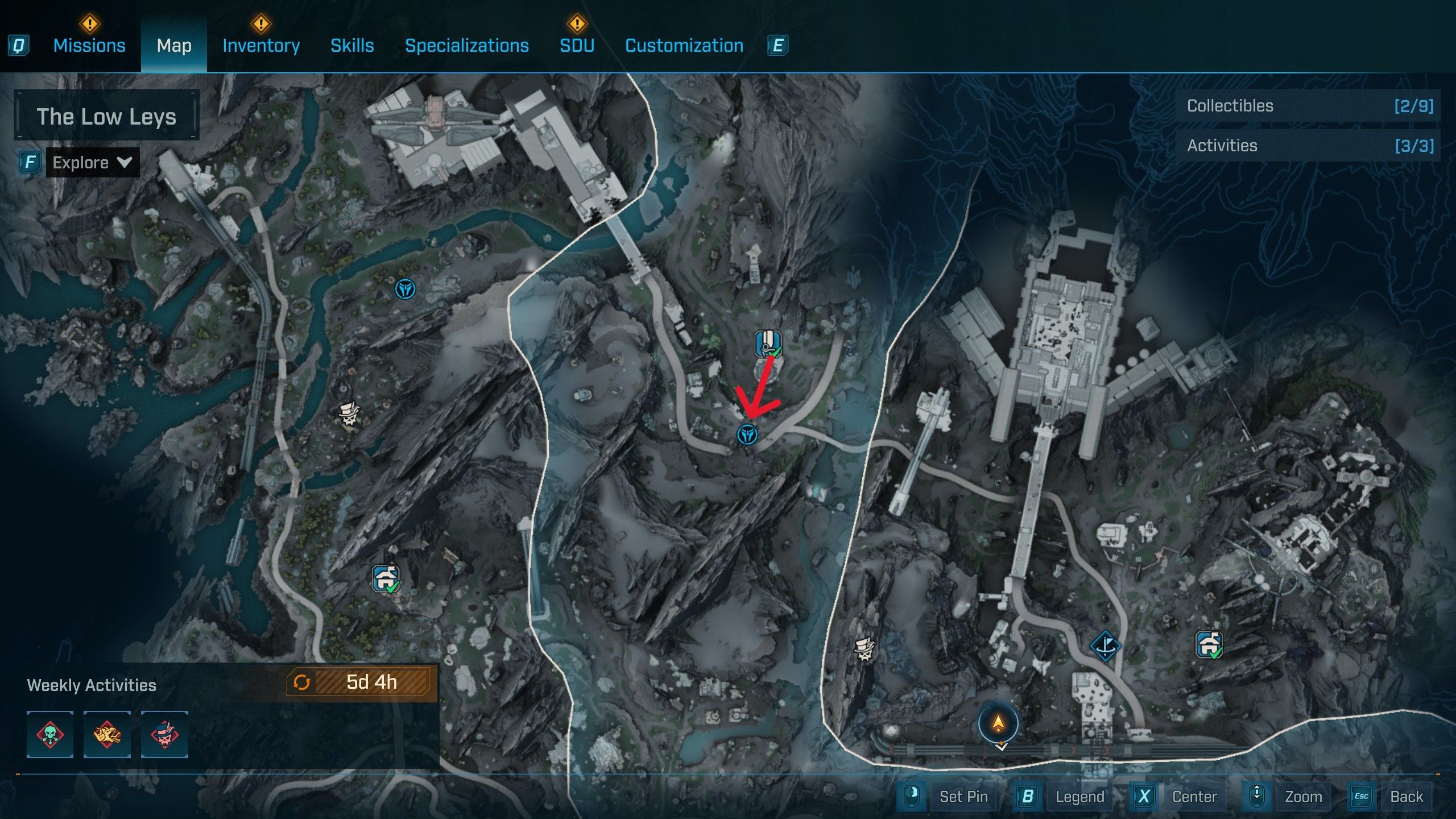Open the SDU tab

(577, 45)
